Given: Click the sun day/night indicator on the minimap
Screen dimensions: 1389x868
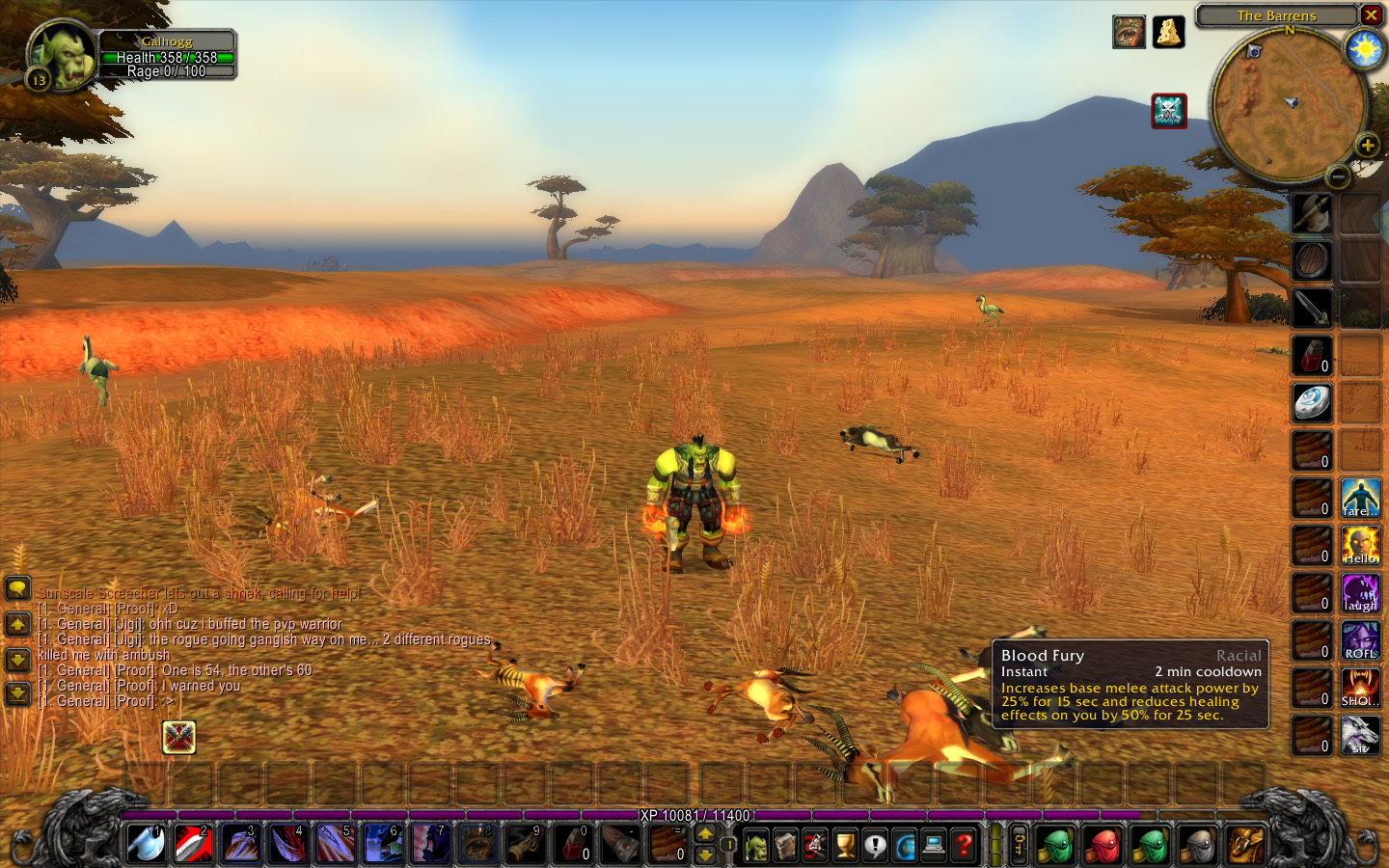Looking at the screenshot, I should coord(1365,48).
